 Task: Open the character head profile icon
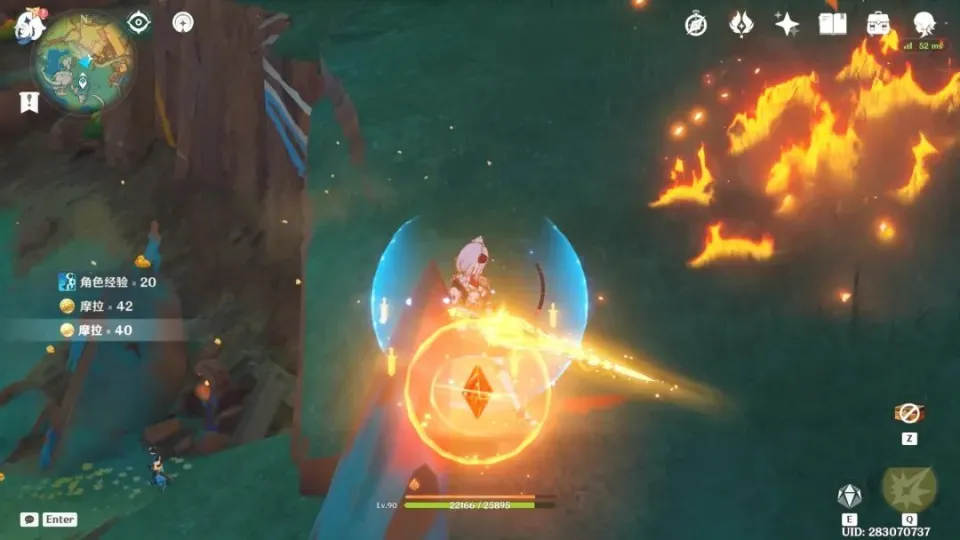tap(924, 24)
